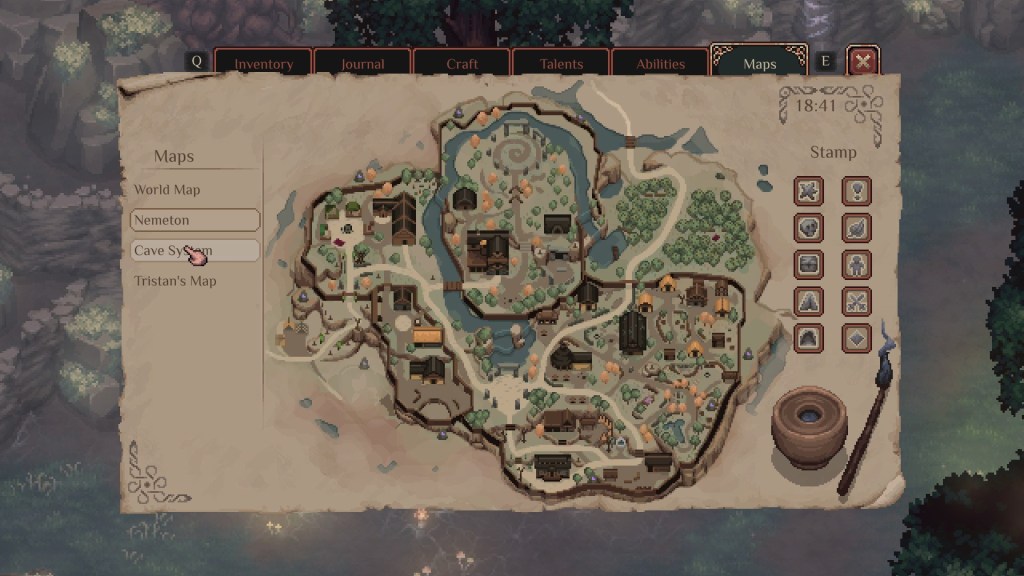Pick the exclamation mark stamp
Viewport: 1024px width, 576px height.
coord(857,190)
